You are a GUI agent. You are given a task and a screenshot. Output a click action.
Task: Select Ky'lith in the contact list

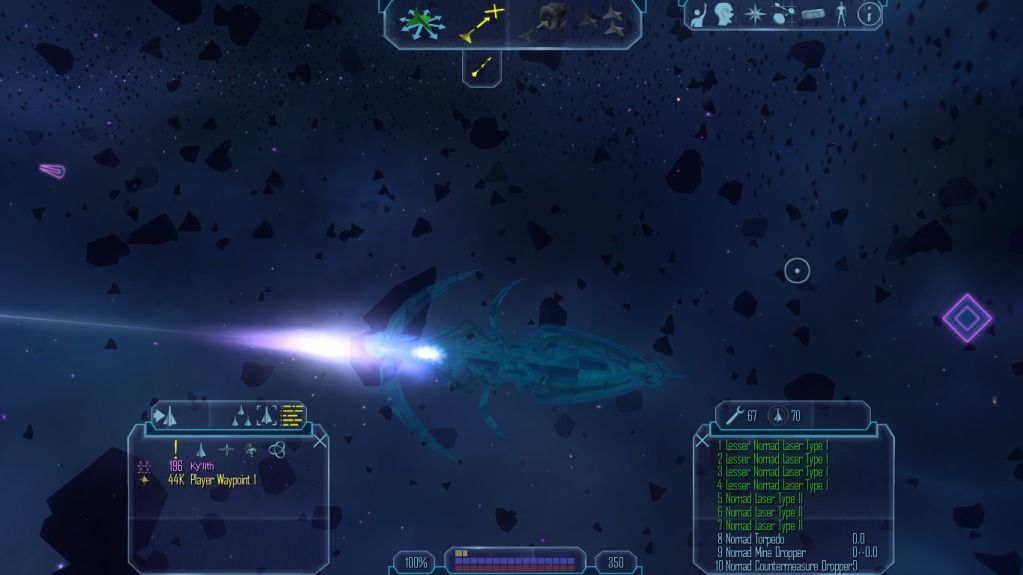[x=203, y=465]
